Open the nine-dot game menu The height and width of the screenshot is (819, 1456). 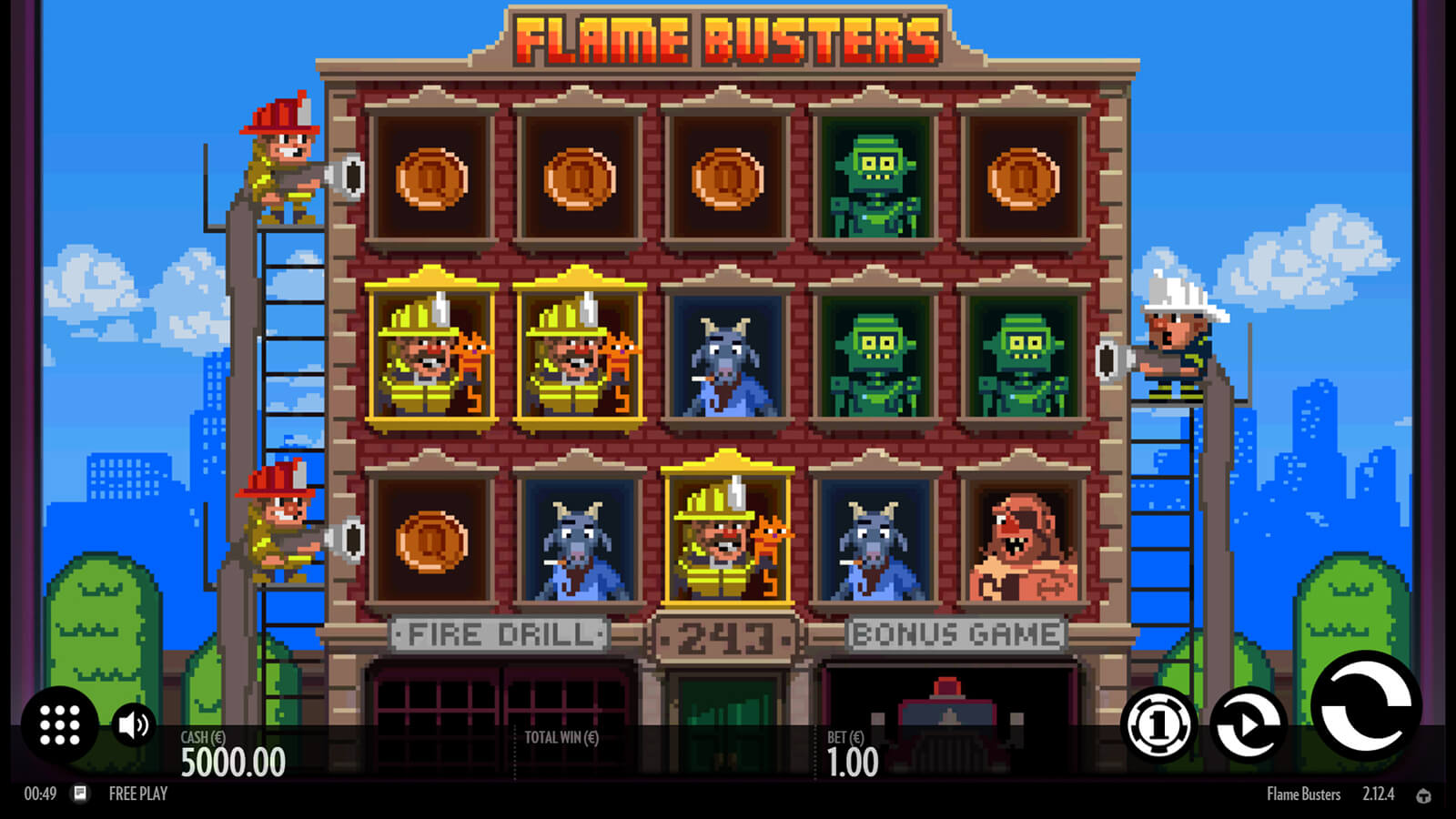(x=60, y=725)
